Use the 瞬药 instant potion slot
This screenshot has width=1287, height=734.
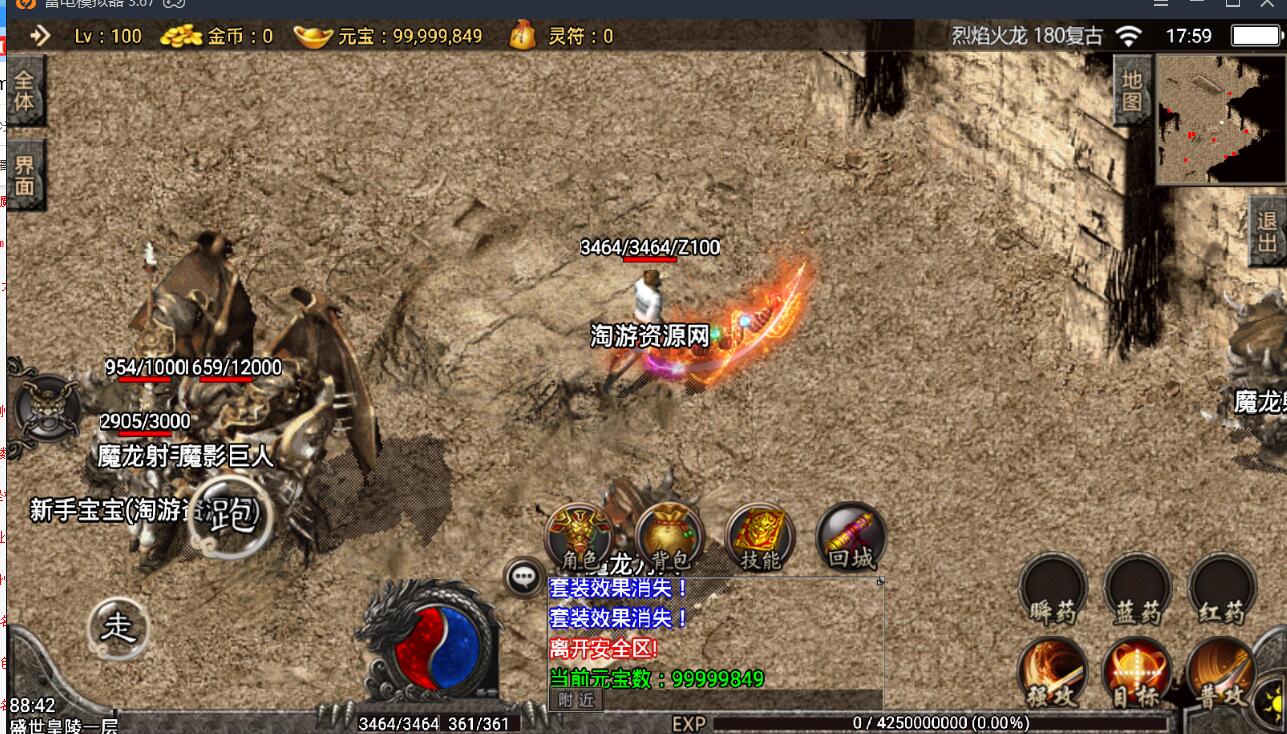(x=1052, y=587)
